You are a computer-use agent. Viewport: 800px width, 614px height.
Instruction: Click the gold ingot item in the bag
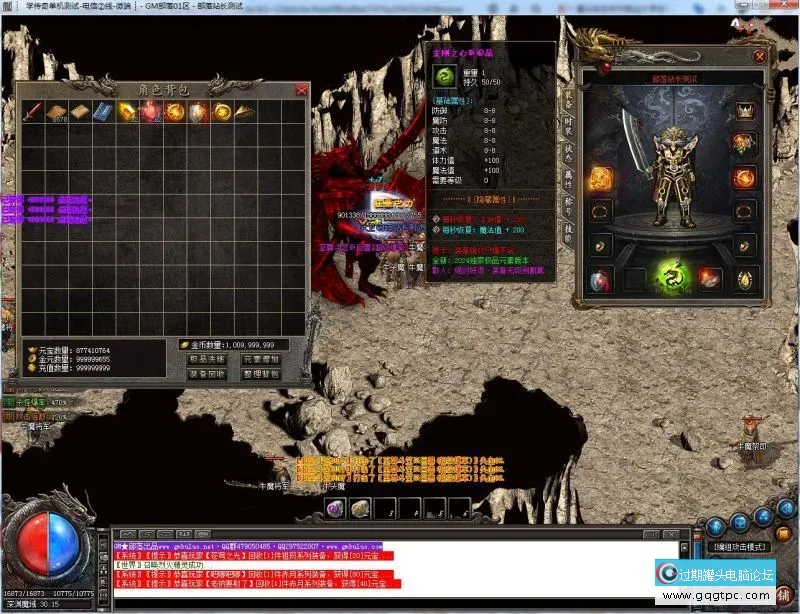[127, 111]
